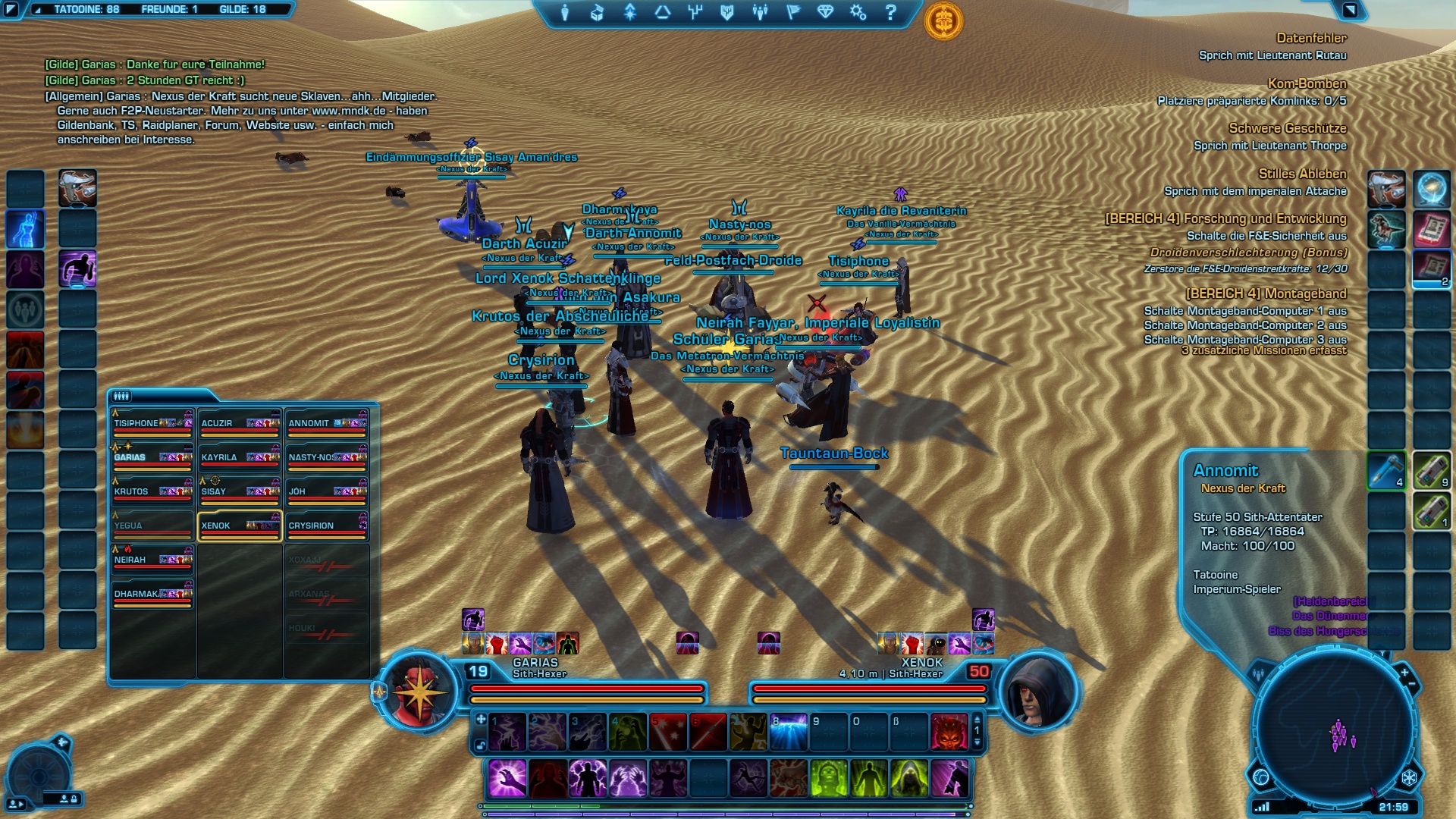
Task: Toggle the action bar lock icon
Action: click(480, 745)
